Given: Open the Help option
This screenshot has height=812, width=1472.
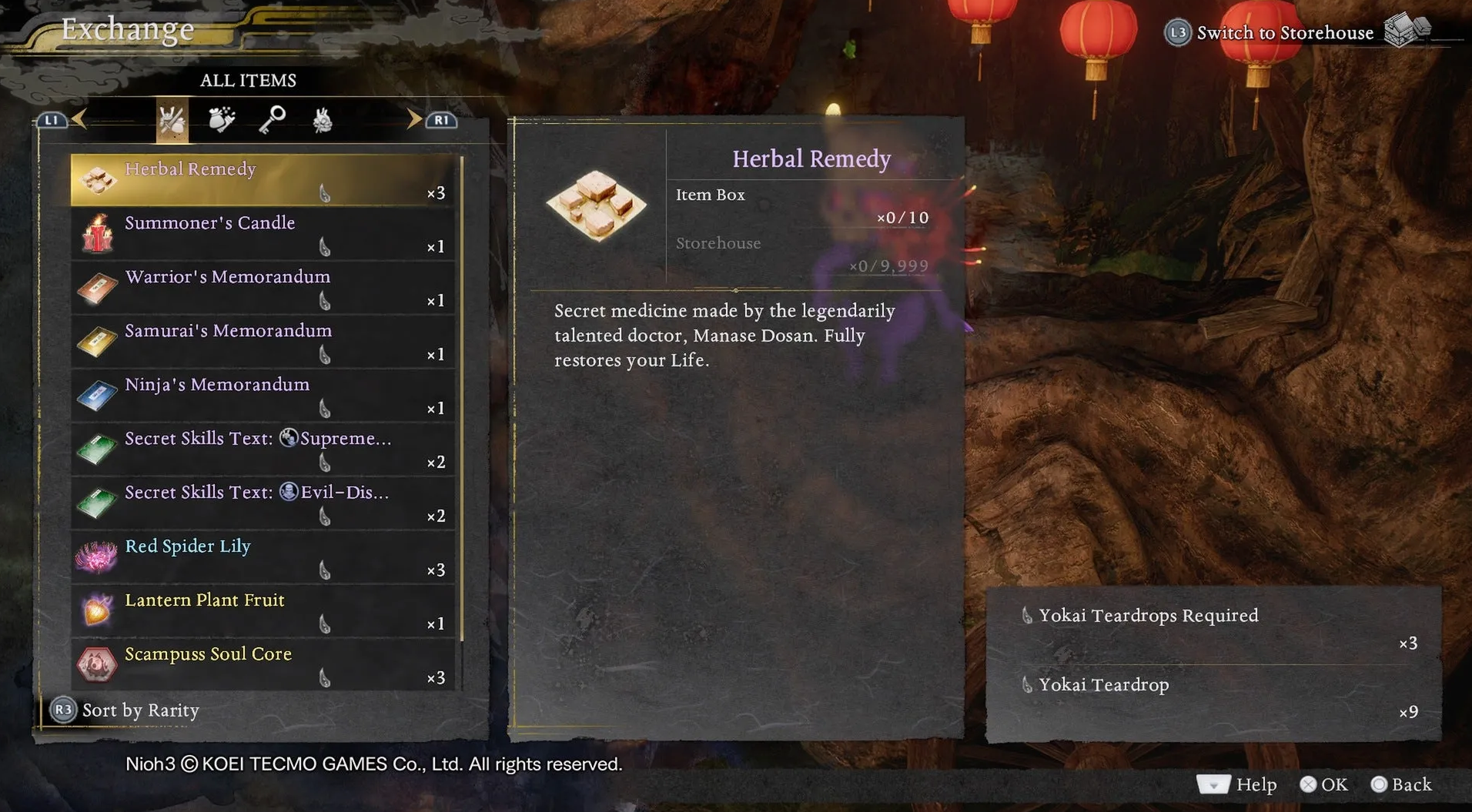Looking at the screenshot, I should pyautogui.click(x=1238, y=784).
